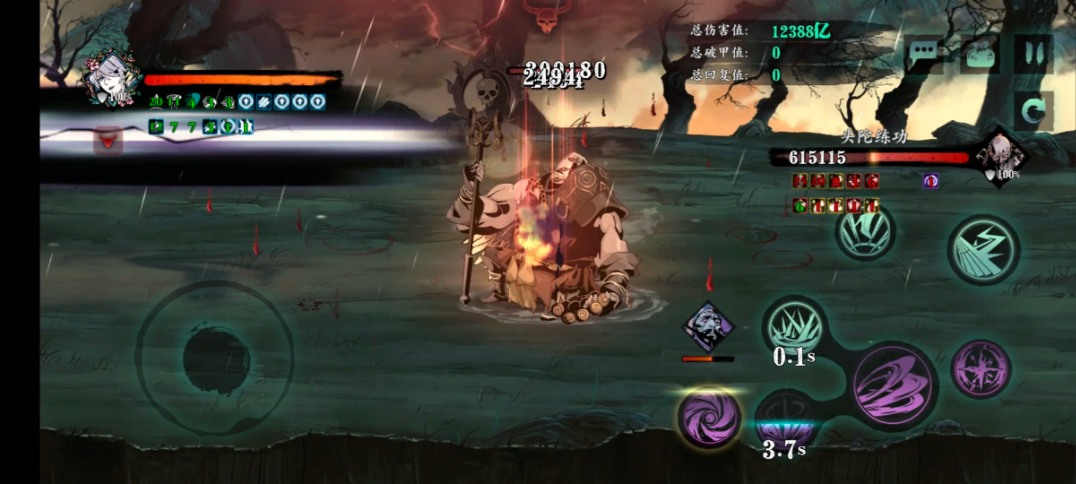The height and width of the screenshot is (484, 1076).
Task: Open the bag pouch icon
Action: pos(980,53)
